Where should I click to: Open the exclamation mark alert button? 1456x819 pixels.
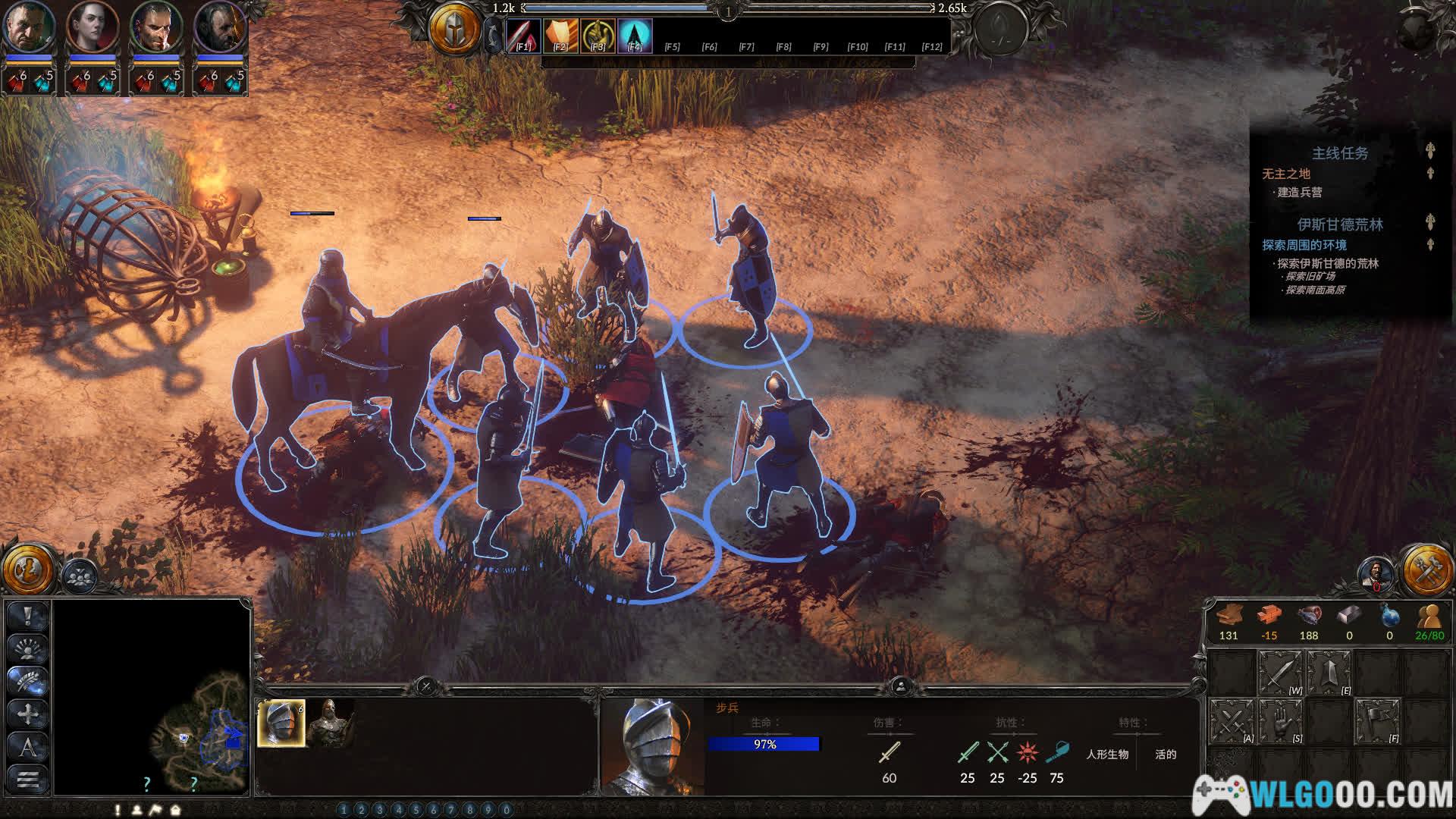click(28, 617)
